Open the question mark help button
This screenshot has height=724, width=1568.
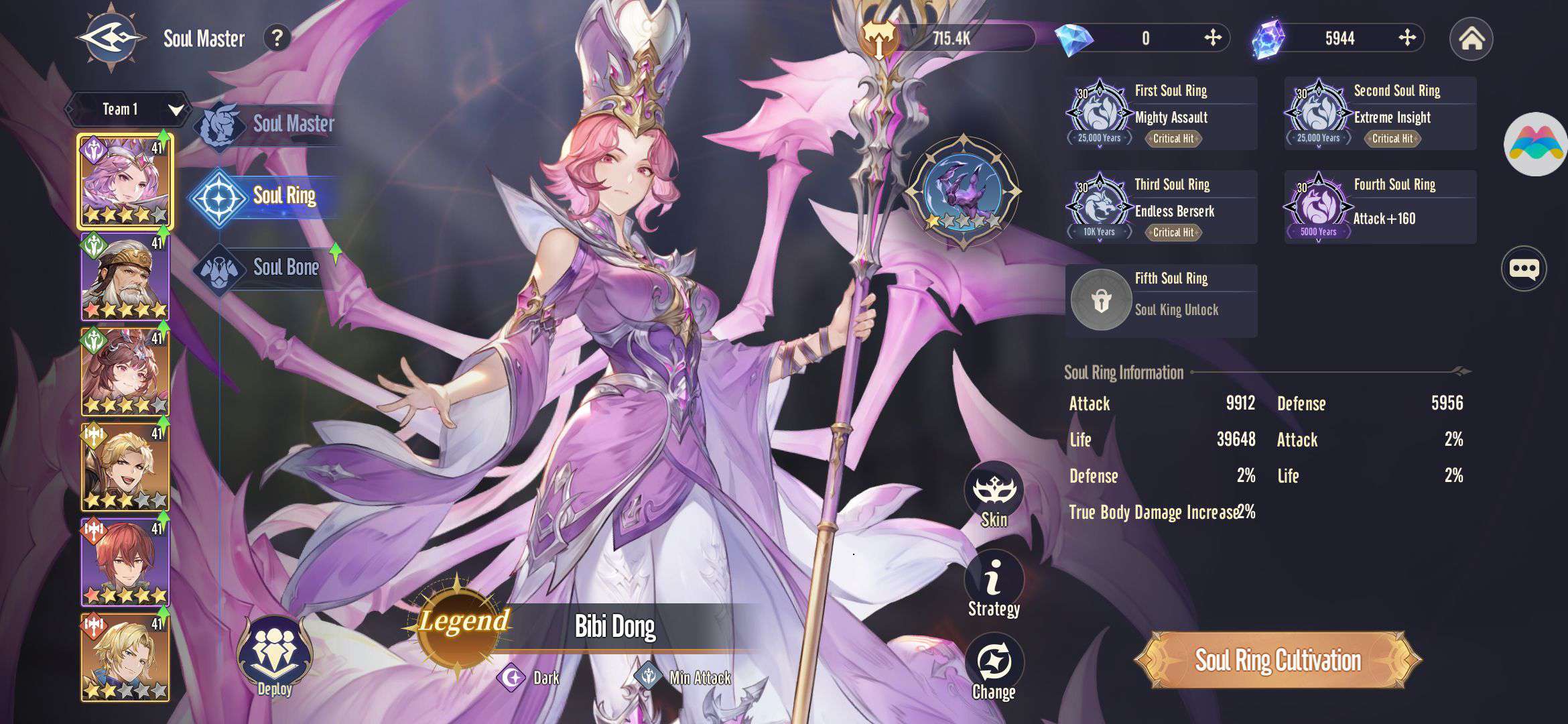(x=277, y=38)
